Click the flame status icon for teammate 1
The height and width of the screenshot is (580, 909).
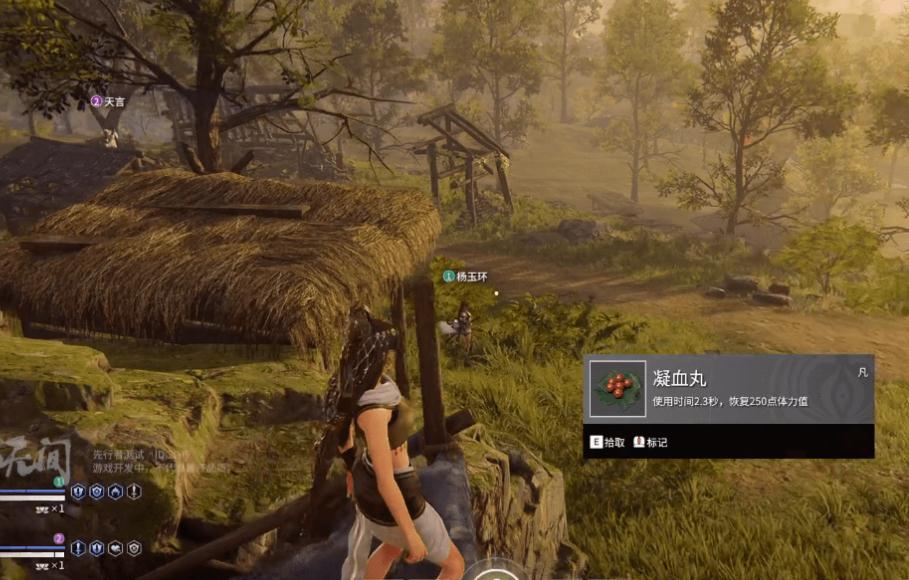pyautogui.click(x=115, y=491)
